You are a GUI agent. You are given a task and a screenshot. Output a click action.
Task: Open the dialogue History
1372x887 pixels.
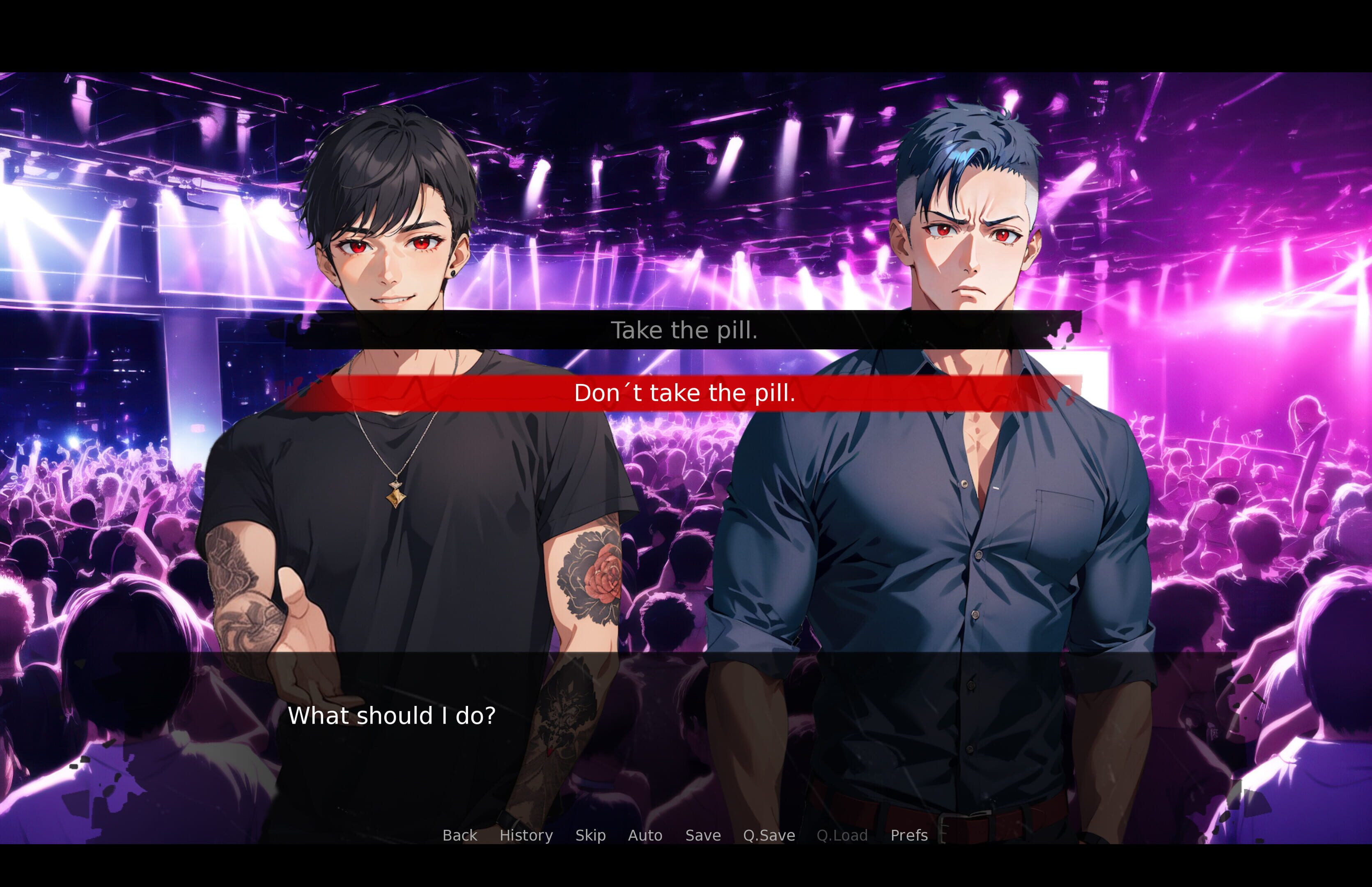(525, 835)
